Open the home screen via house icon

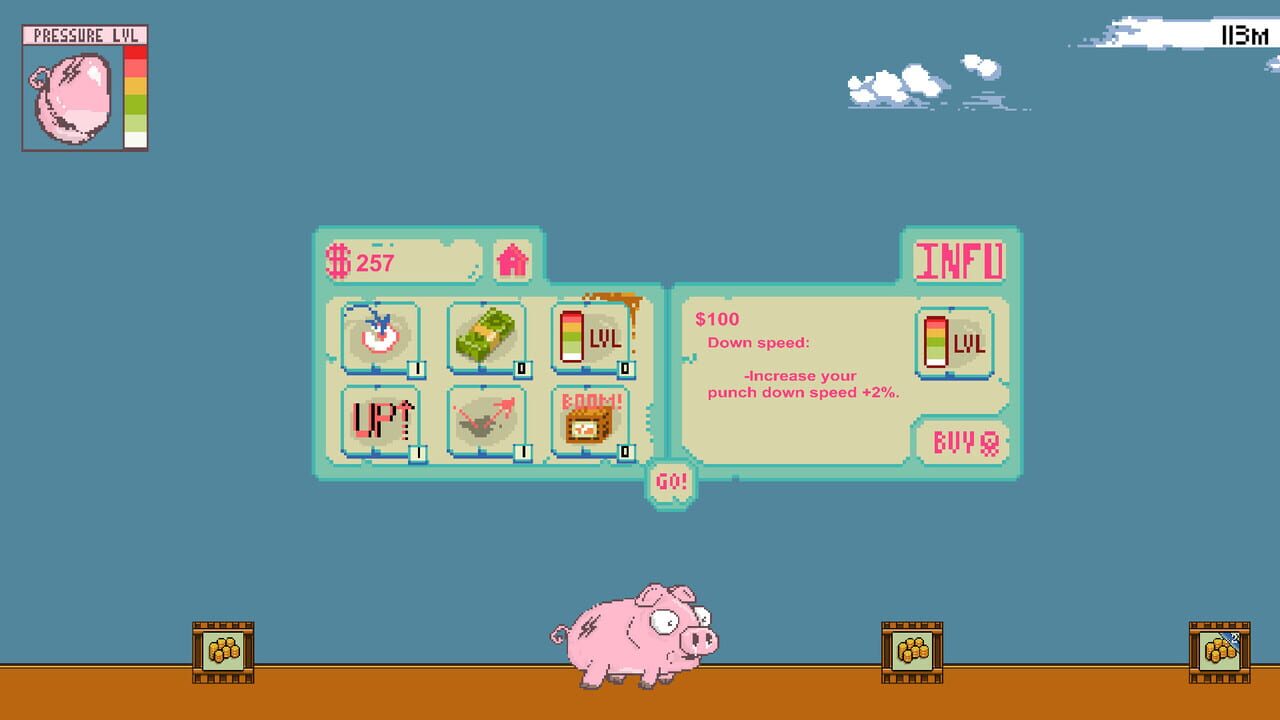(x=513, y=260)
